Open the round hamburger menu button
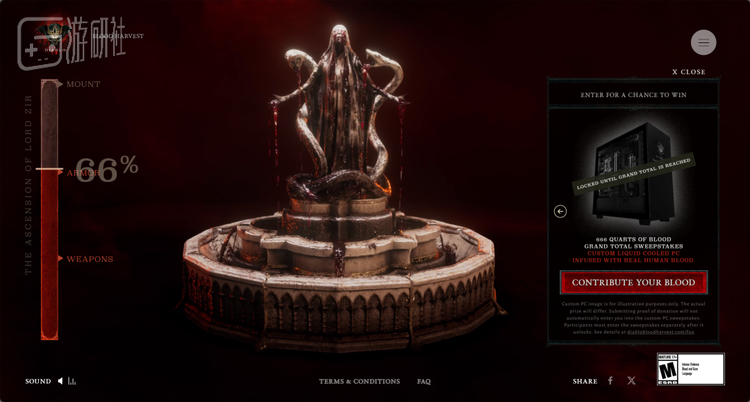Screen dimensions: 750x402 703,42
